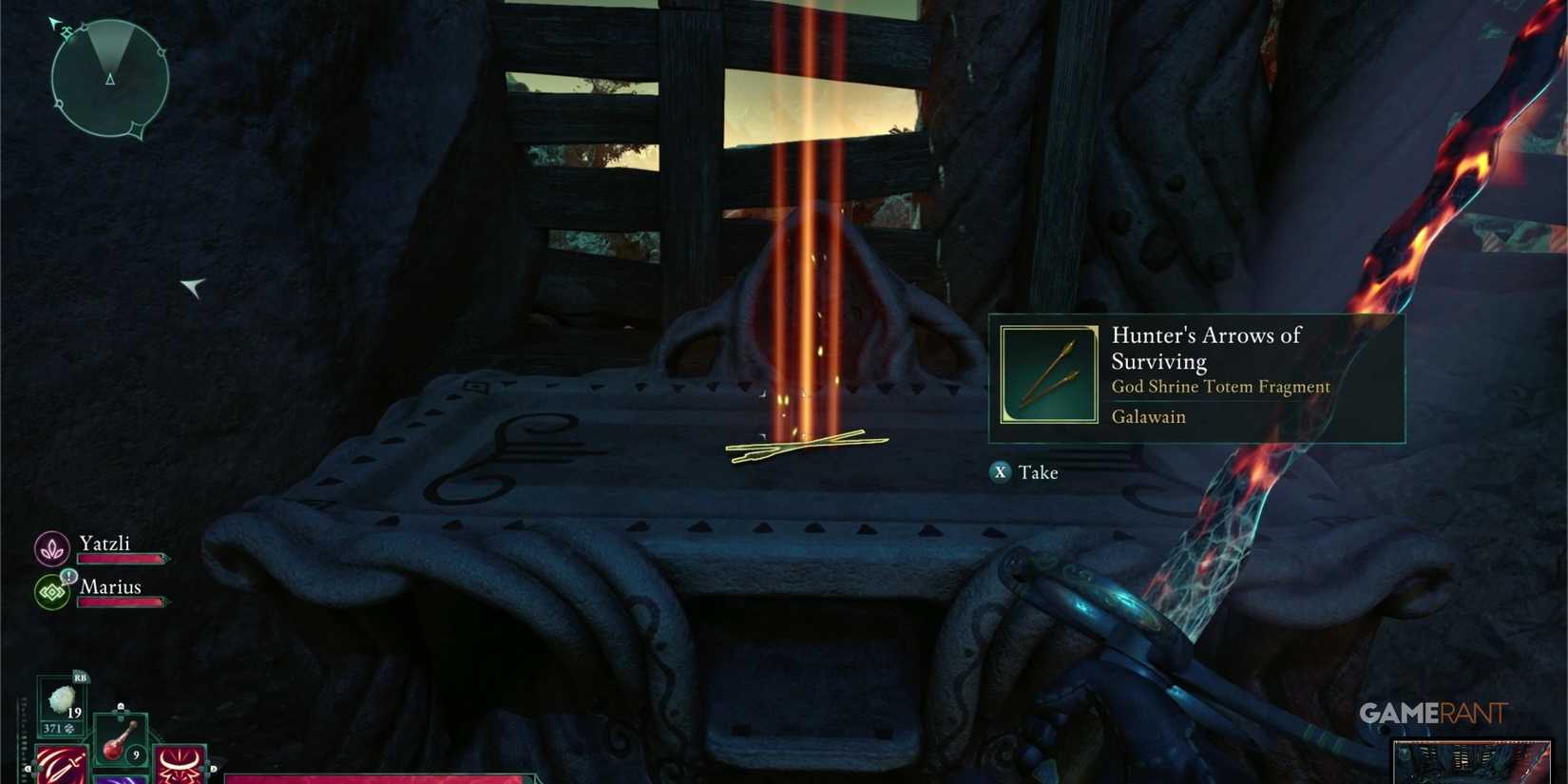The height and width of the screenshot is (784, 1568).
Task: Click the God Shrine Totem Fragment label
Action: click(1221, 387)
